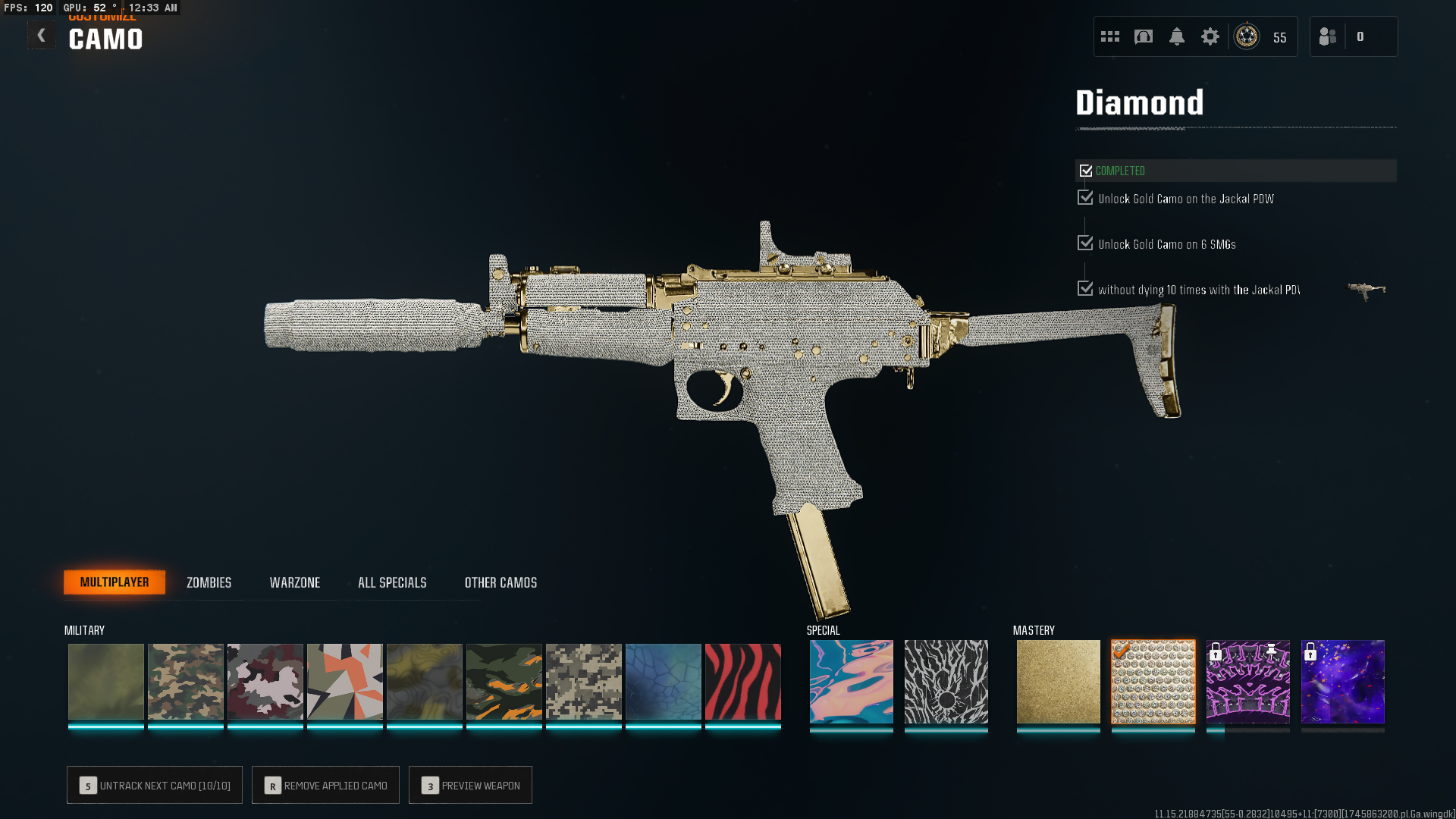Screen dimensions: 1456x819
Task: Pick the gray digital pixel camo
Action: point(584,681)
